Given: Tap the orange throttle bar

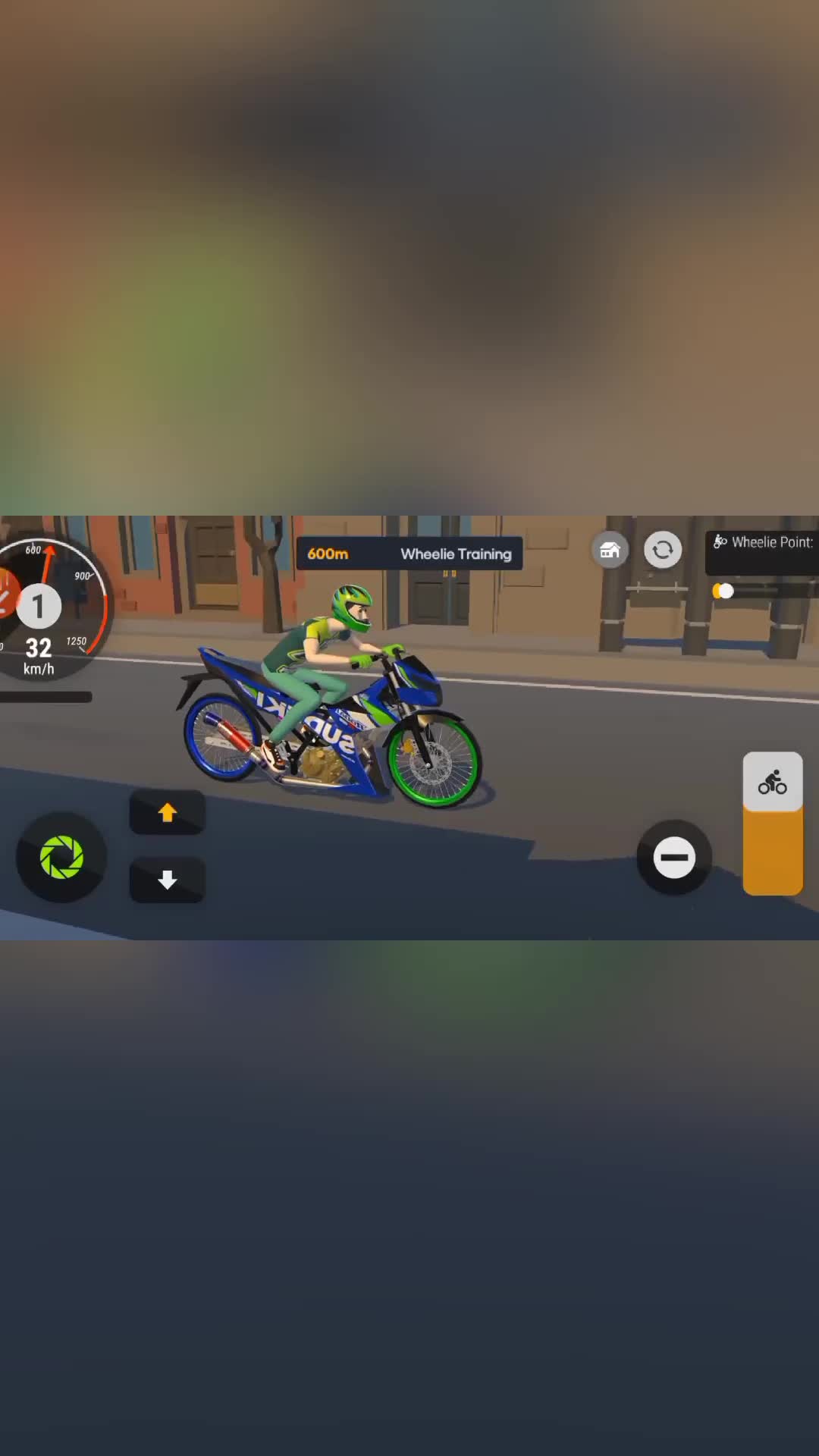Looking at the screenshot, I should tap(773, 853).
